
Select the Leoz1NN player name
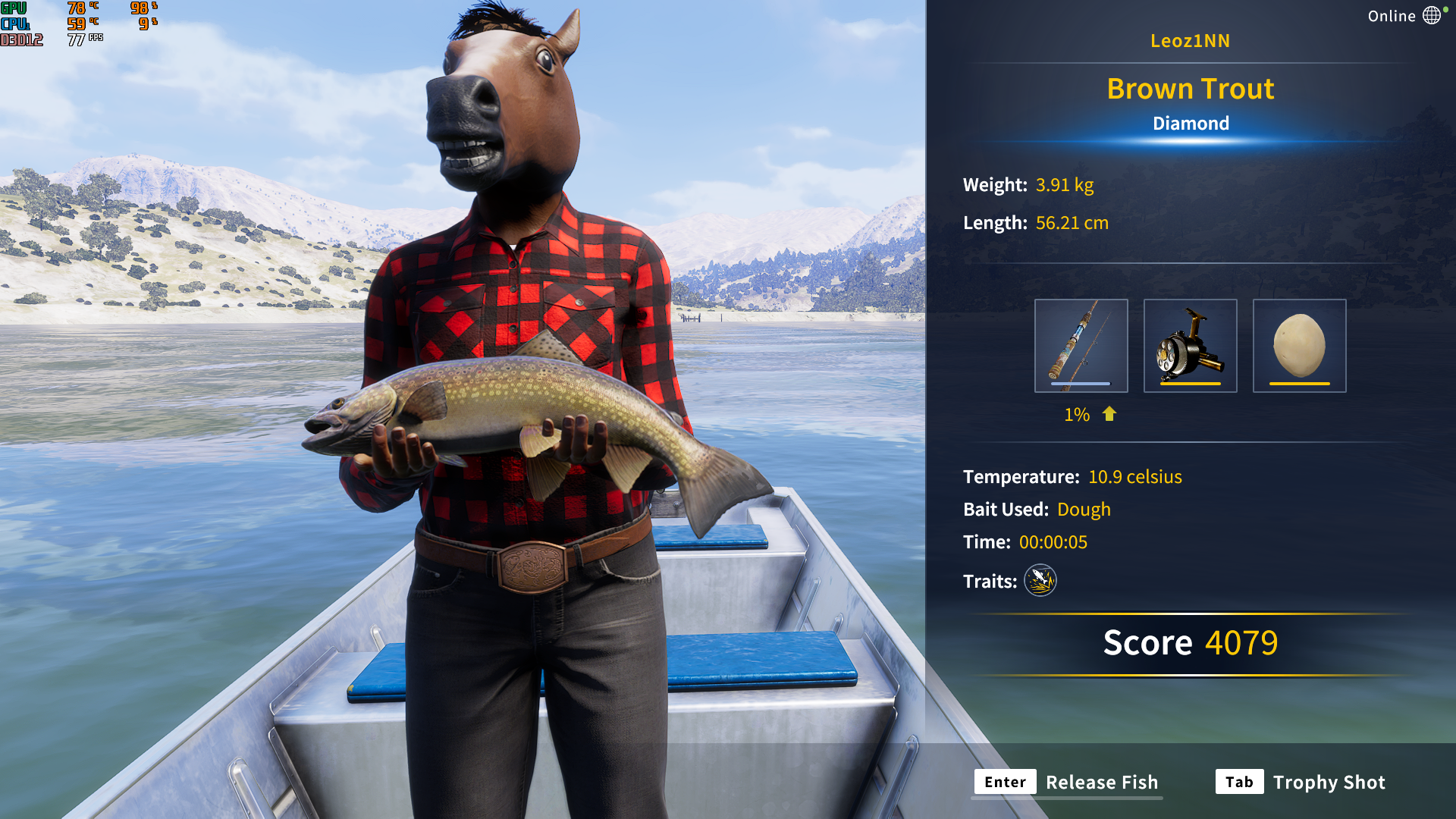click(1191, 41)
